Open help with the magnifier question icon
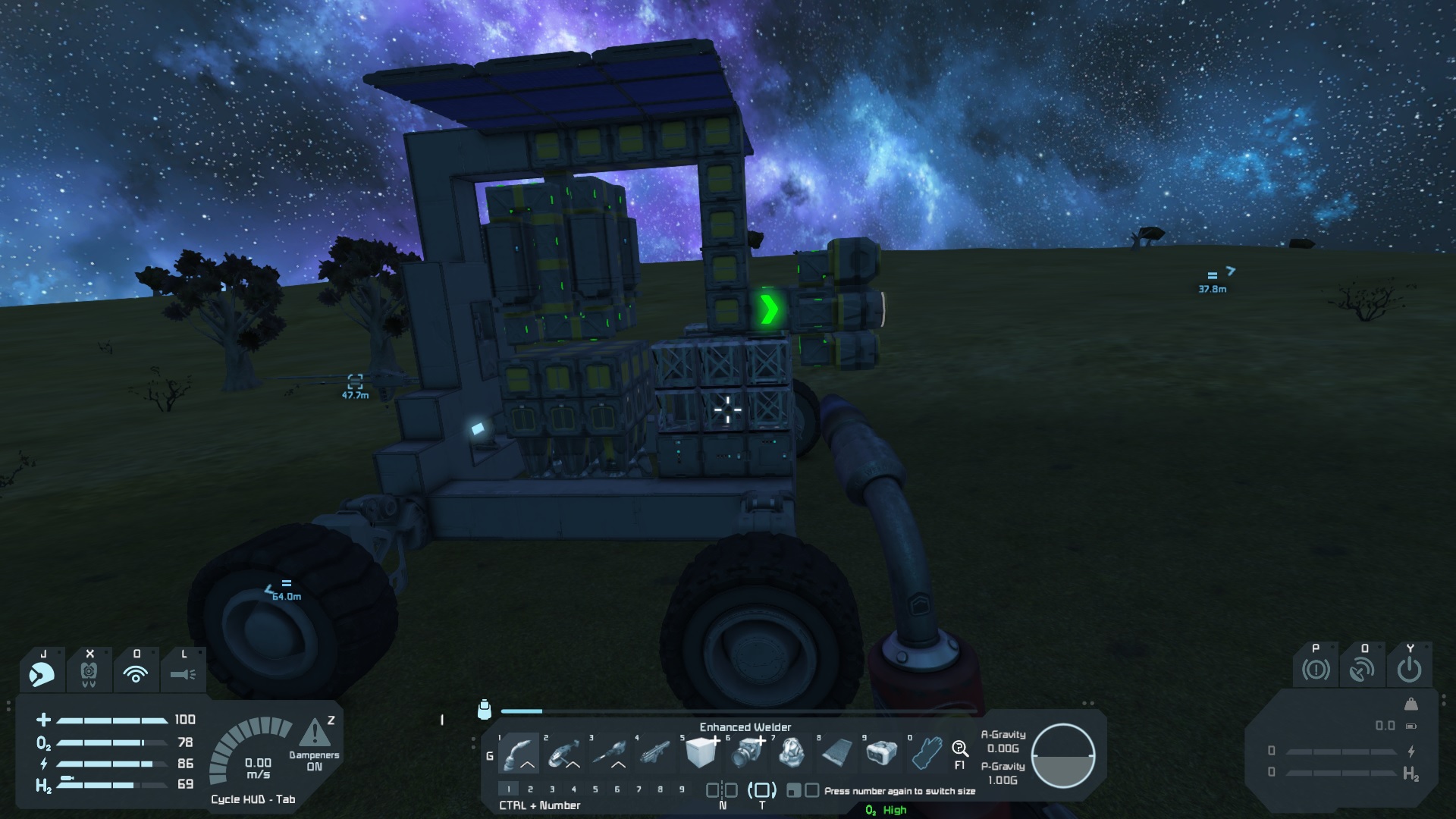This screenshot has width=1456, height=819. 959,750
